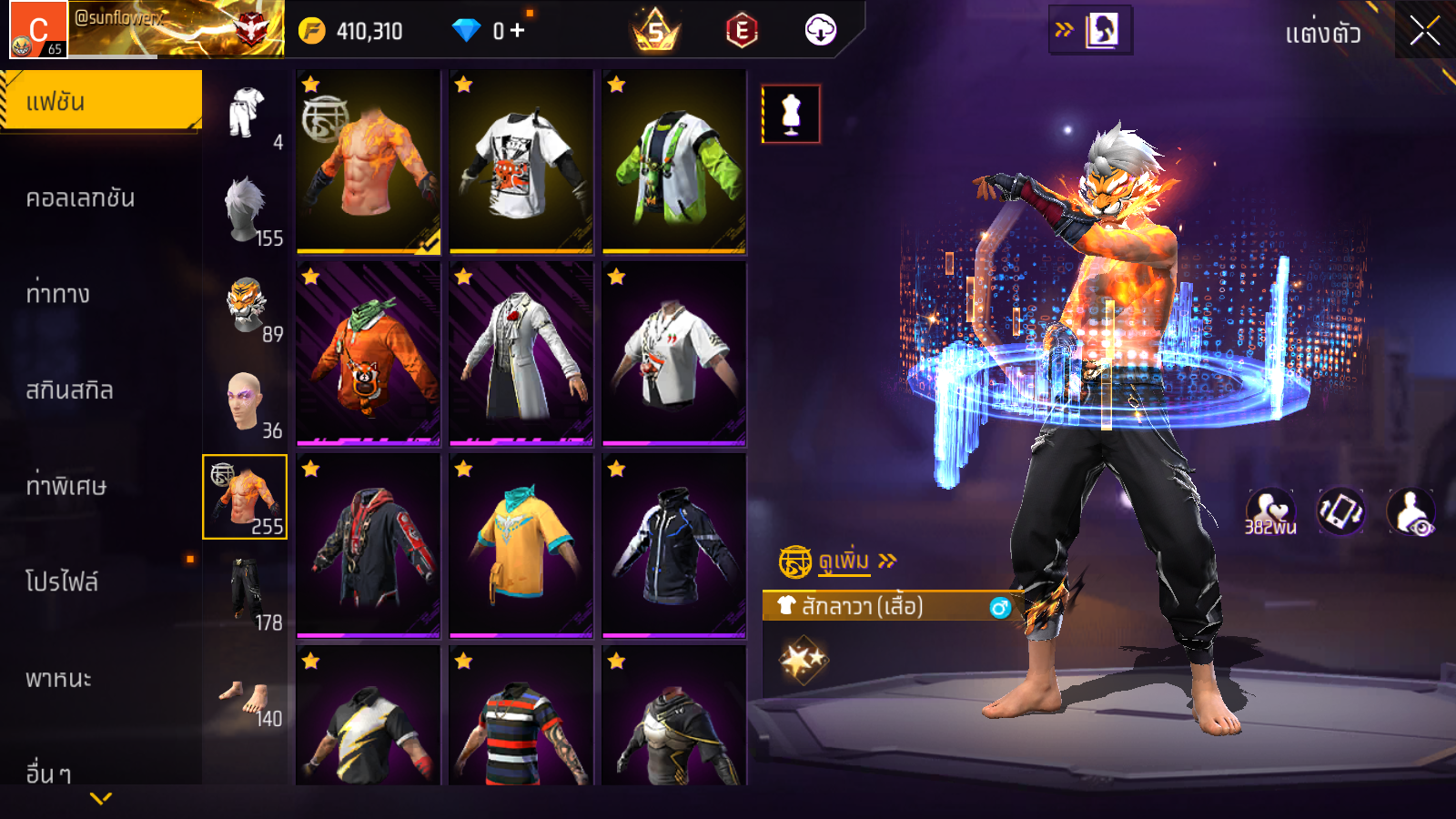Select the green sleeved white jacket

click(674, 162)
